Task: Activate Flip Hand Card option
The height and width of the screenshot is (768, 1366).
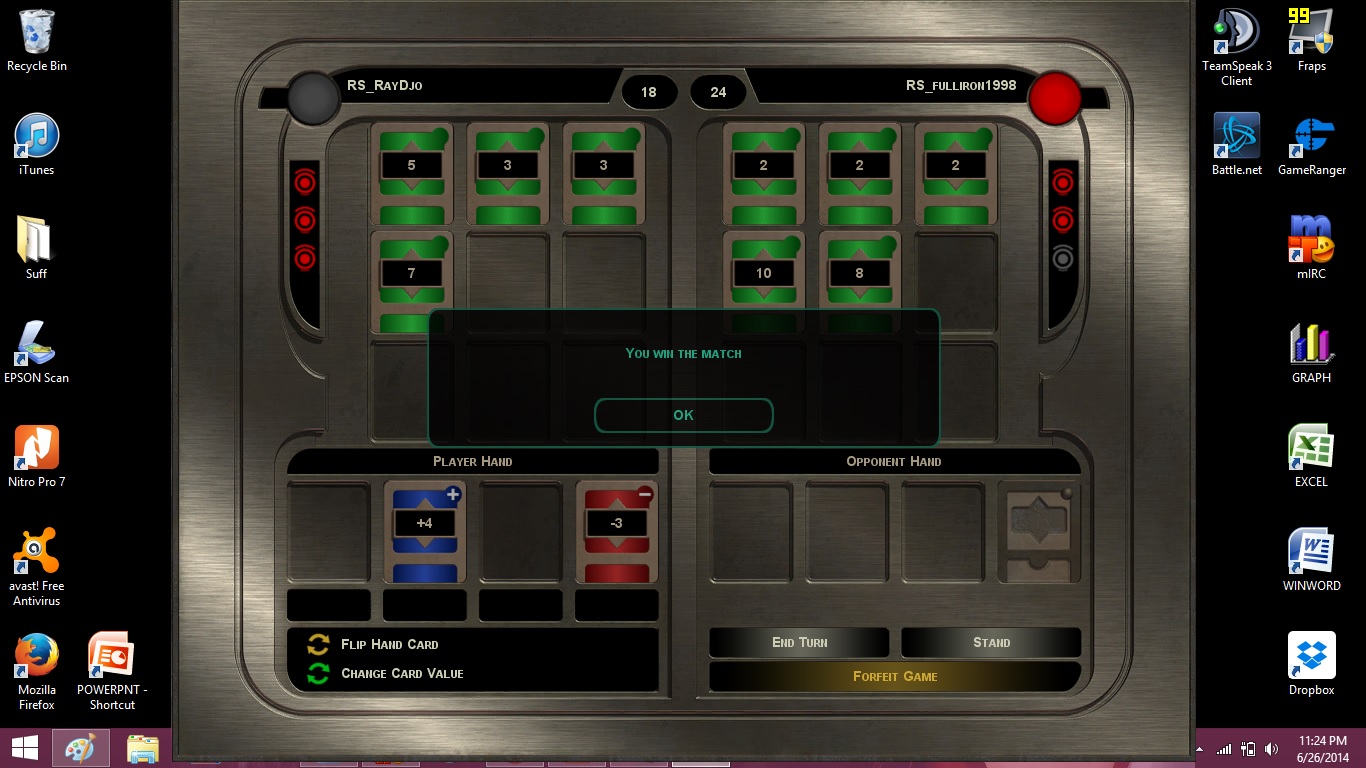Action: 389,644
